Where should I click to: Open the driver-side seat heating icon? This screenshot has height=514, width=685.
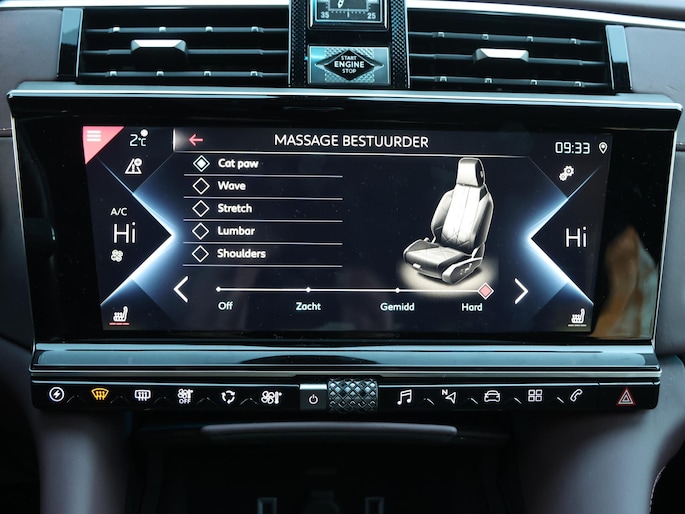(x=120, y=316)
